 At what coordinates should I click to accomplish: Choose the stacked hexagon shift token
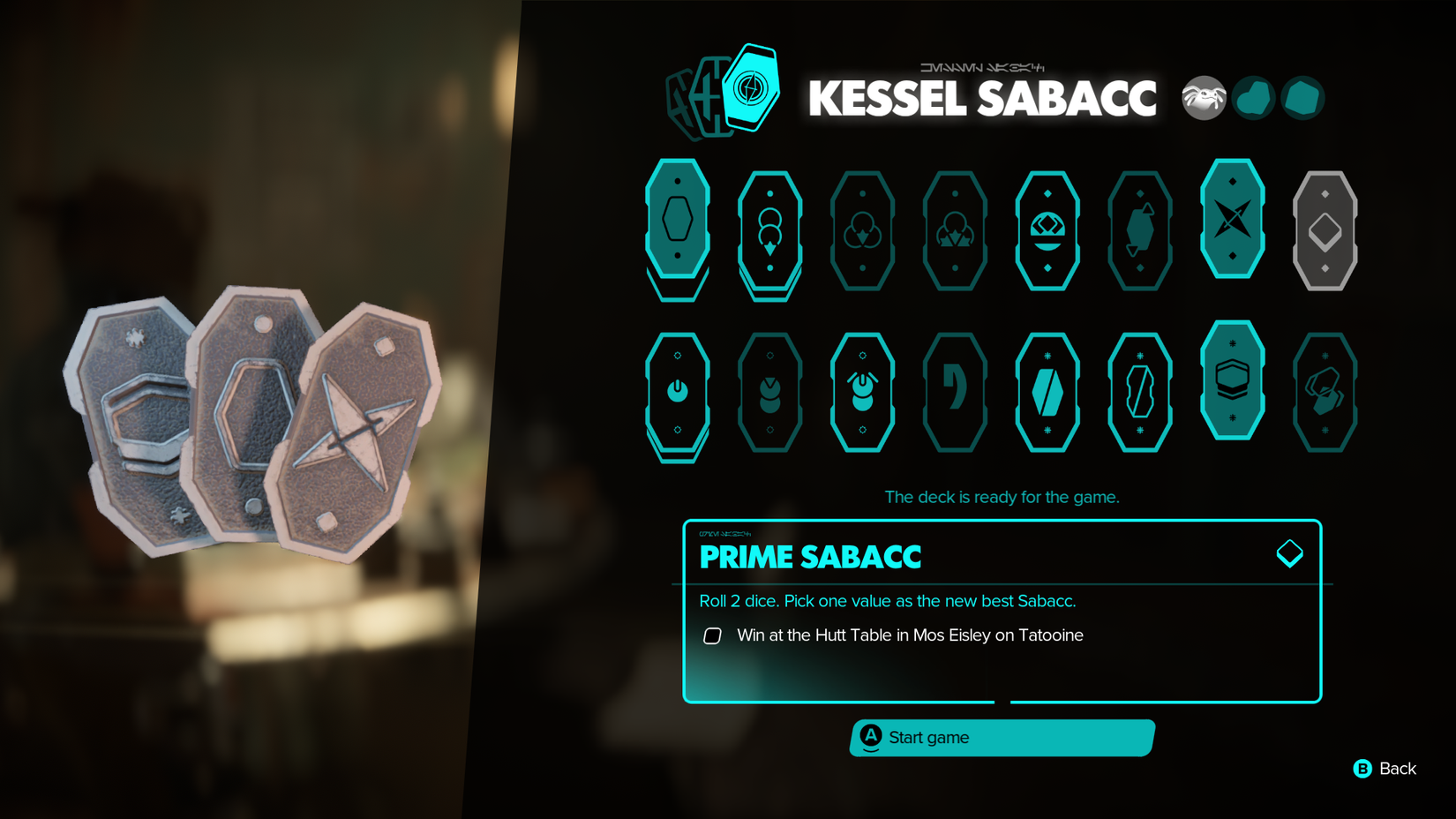(1233, 379)
